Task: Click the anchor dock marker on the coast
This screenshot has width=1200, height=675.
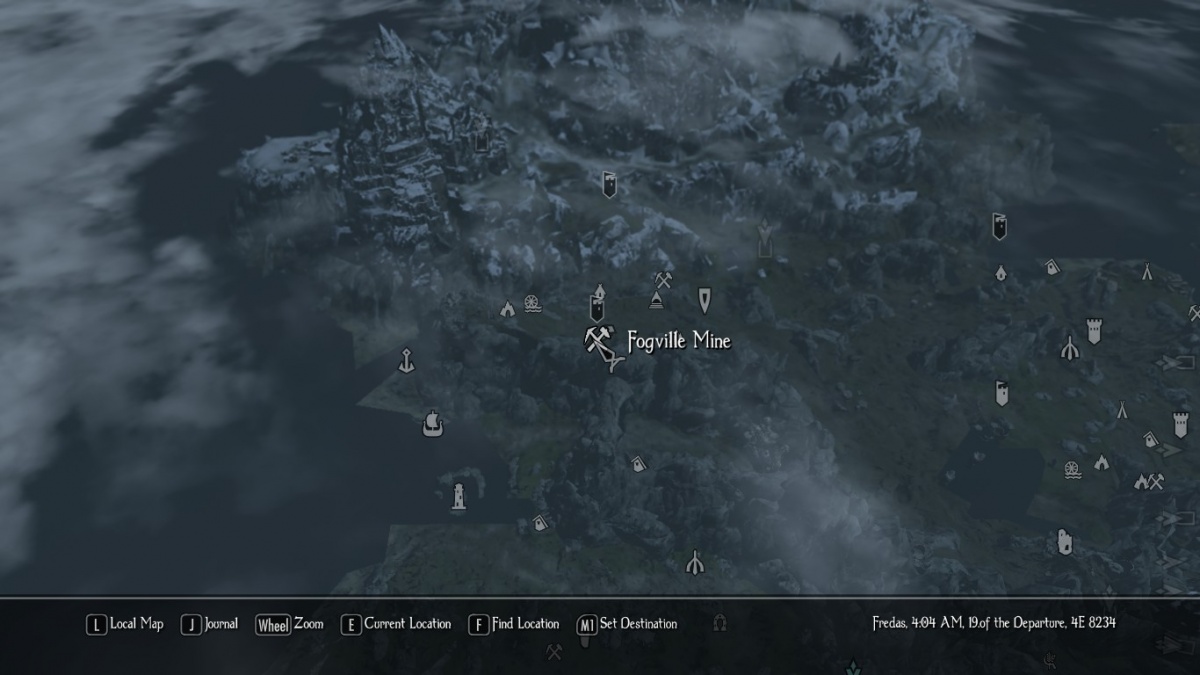Action: point(406,360)
